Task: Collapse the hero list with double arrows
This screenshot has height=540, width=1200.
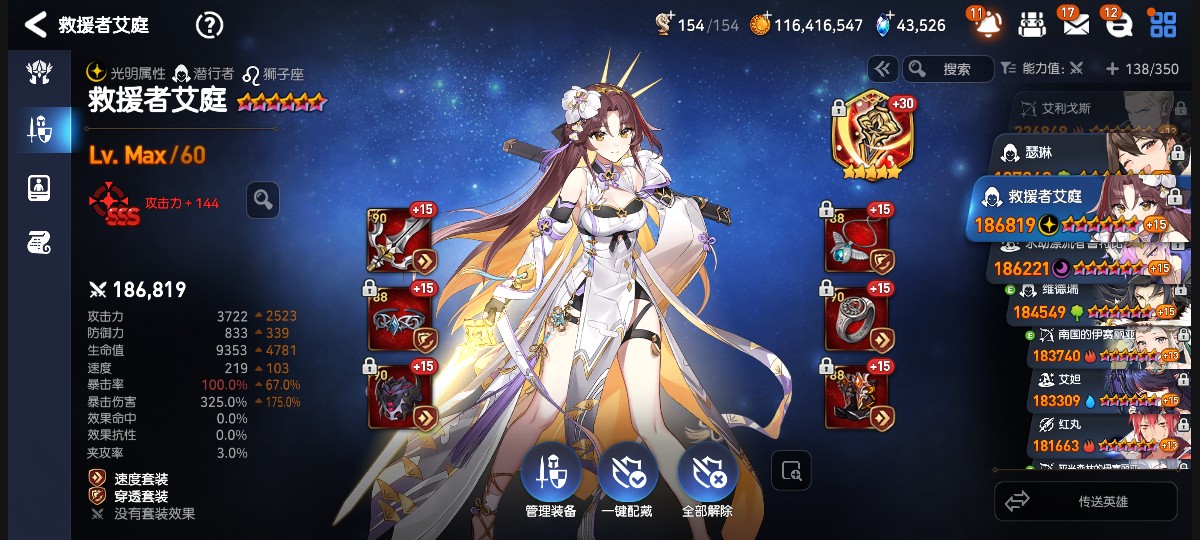Action: pyautogui.click(x=882, y=69)
